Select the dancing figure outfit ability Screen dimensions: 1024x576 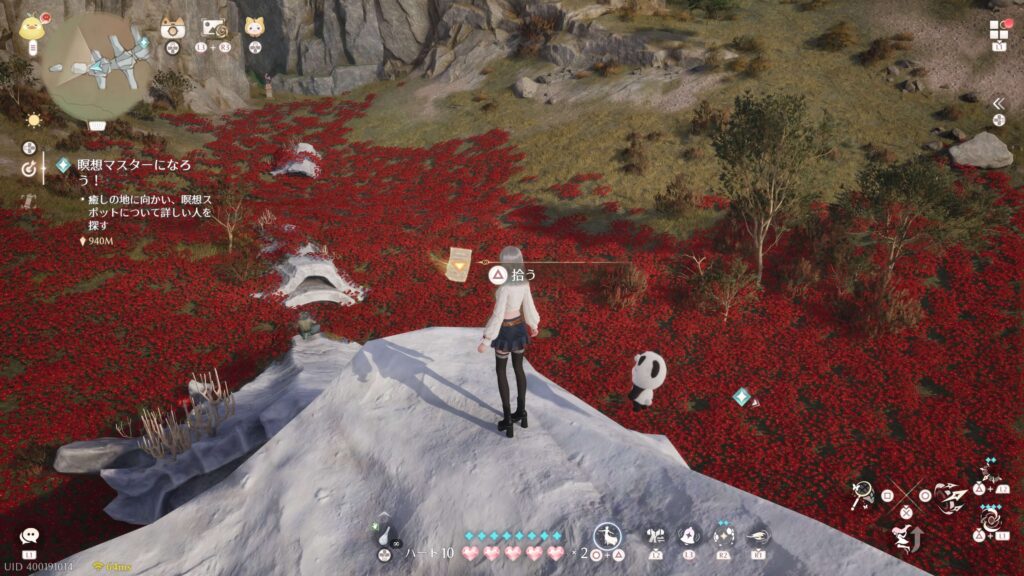coord(607,535)
